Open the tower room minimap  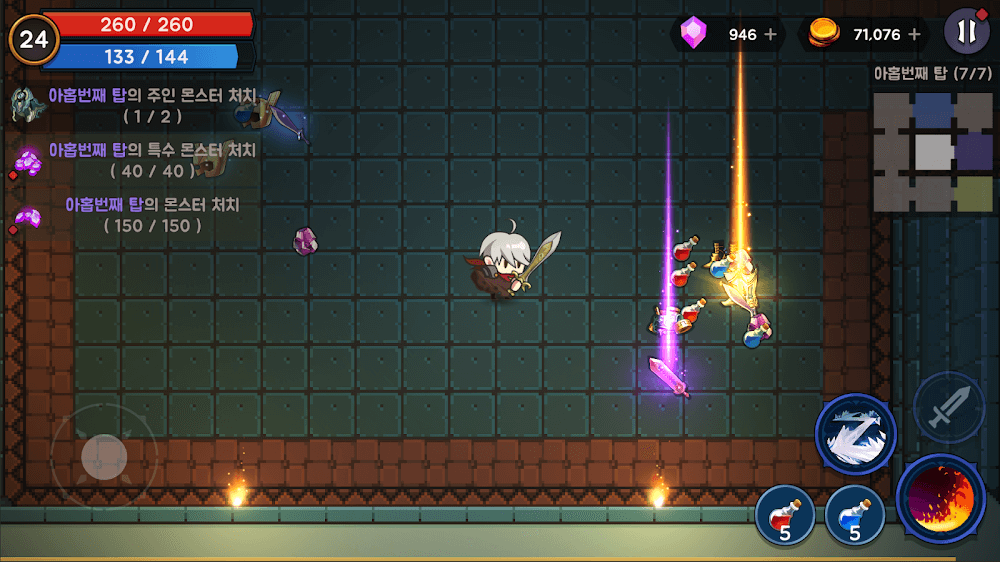[x=932, y=152]
